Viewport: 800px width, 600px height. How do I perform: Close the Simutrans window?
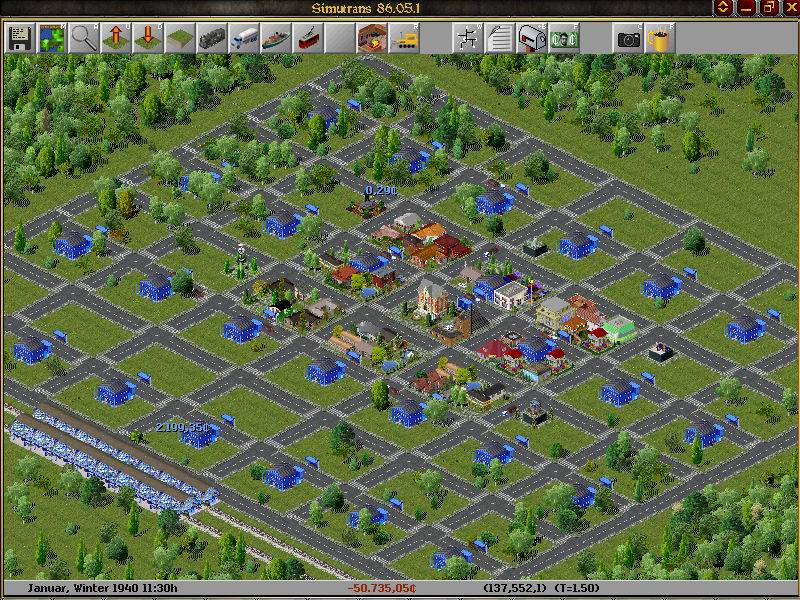(x=789, y=8)
